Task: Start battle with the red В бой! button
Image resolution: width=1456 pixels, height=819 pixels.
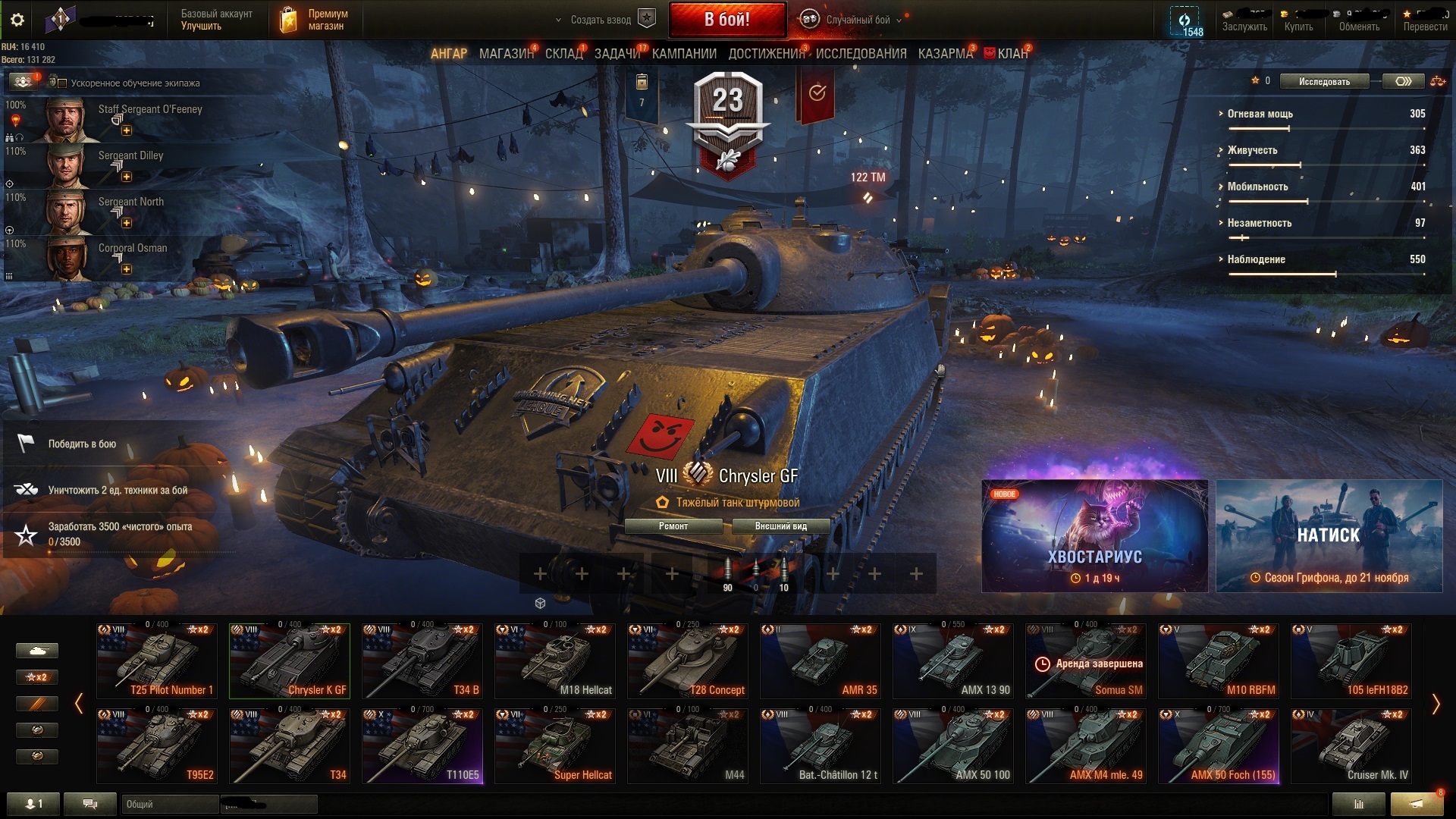Action: (726, 20)
